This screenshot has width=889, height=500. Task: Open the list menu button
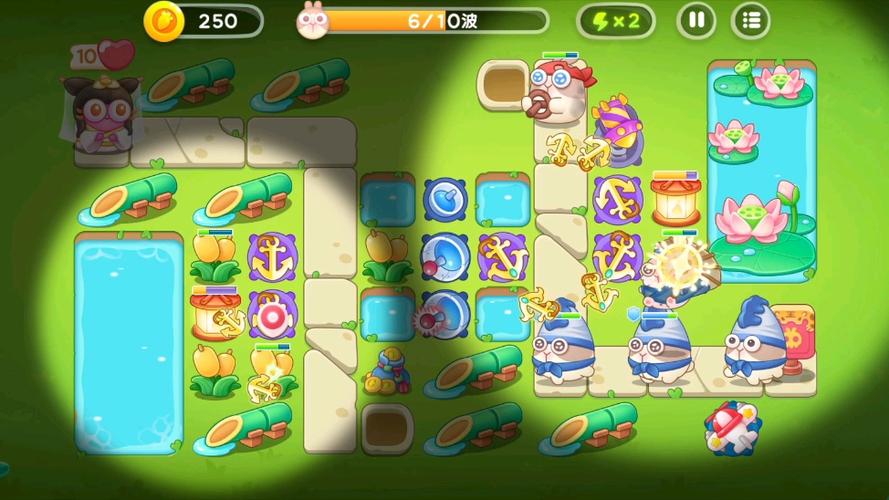(751, 20)
